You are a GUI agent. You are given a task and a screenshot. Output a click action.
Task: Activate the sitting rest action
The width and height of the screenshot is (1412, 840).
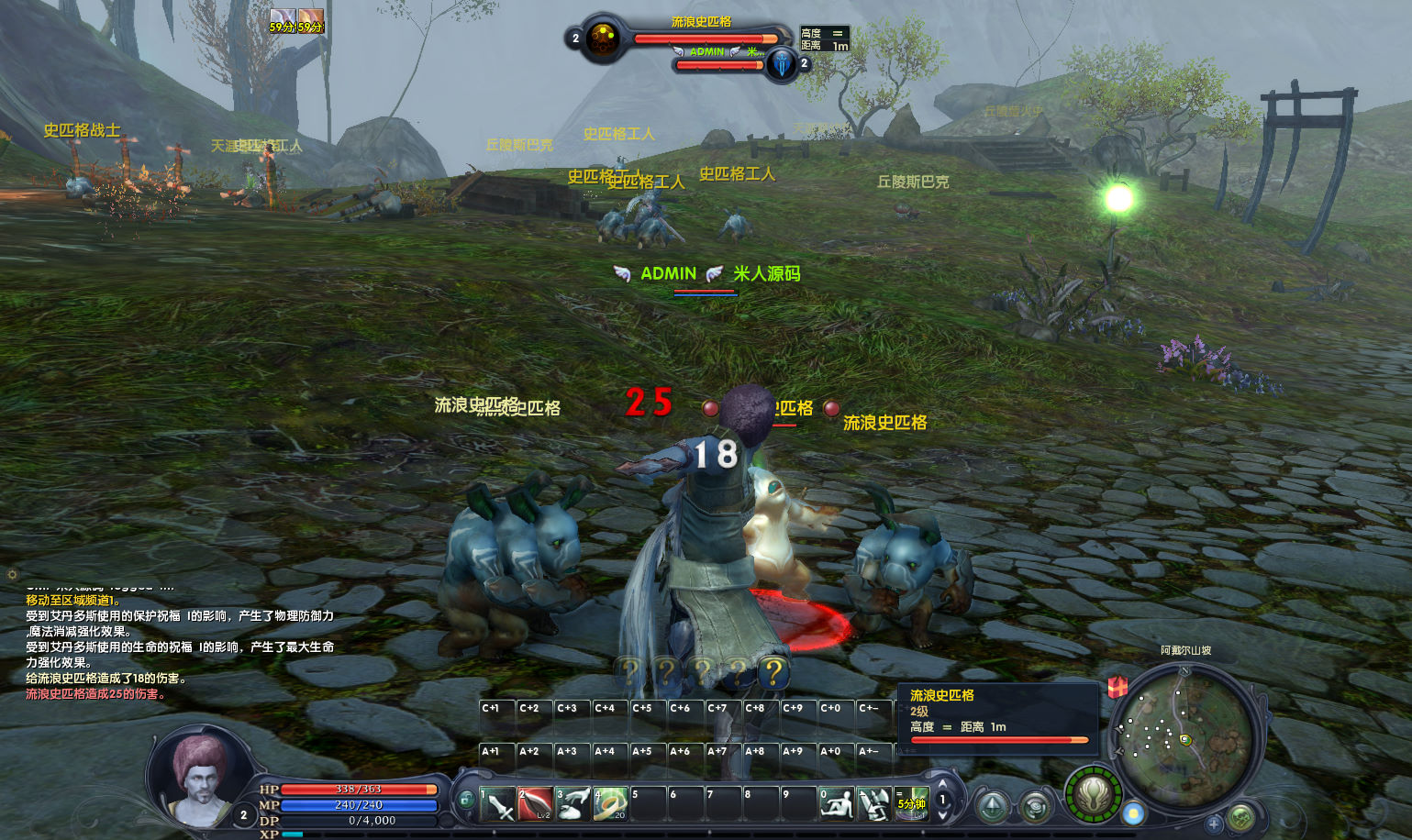tap(836, 804)
